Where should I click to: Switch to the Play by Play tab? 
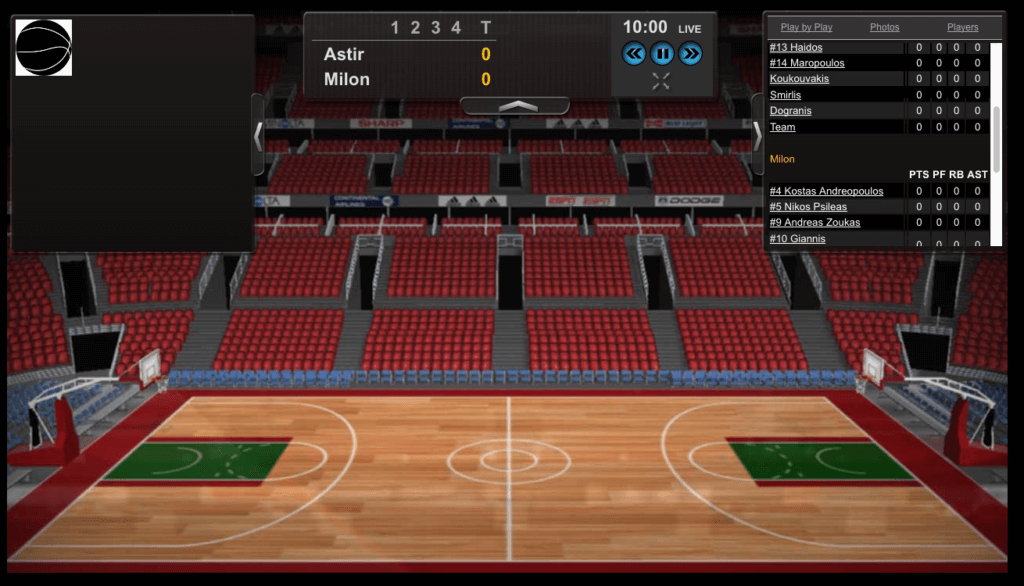pos(806,27)
